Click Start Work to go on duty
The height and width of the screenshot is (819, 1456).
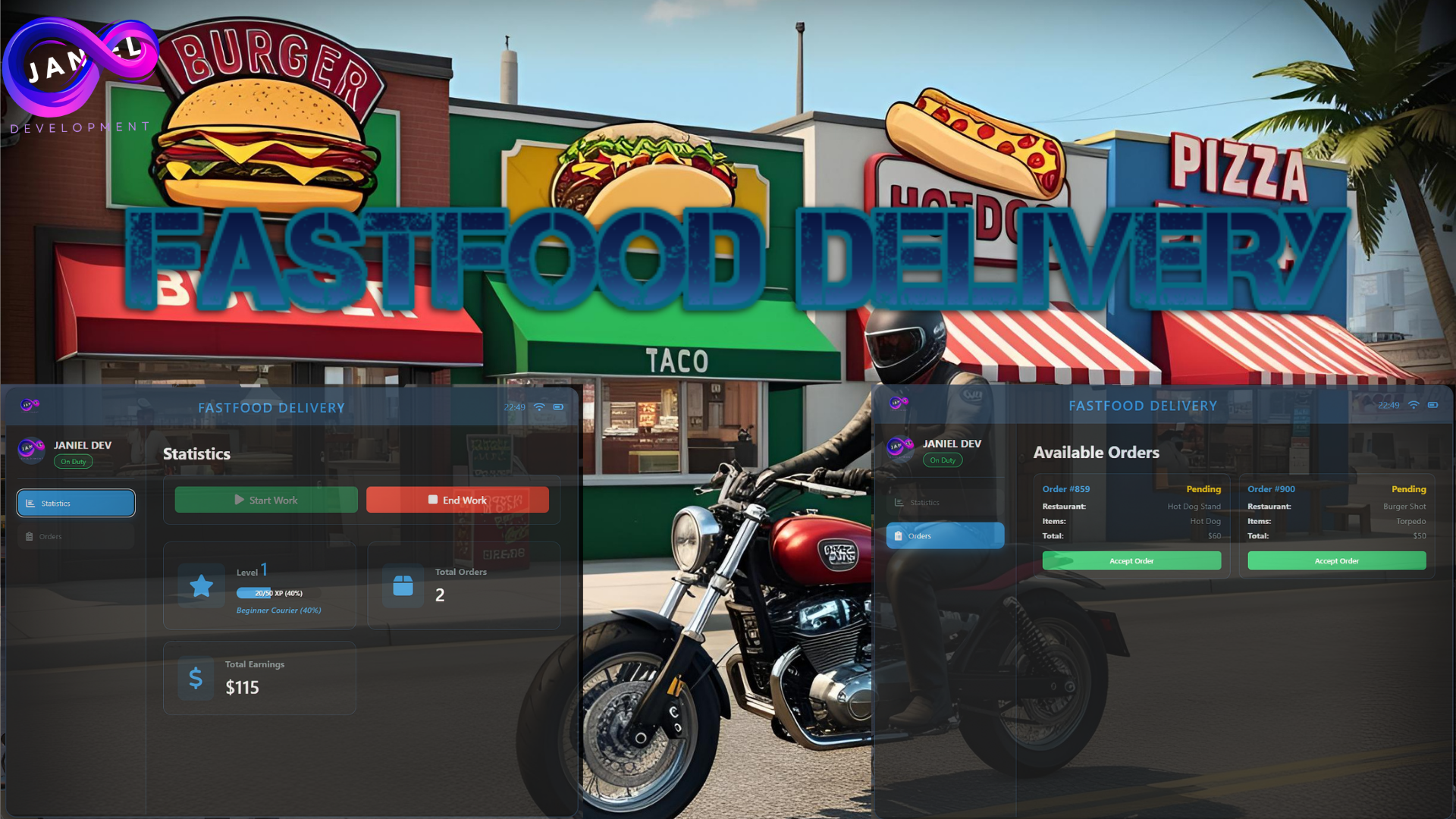pos(265,500)
